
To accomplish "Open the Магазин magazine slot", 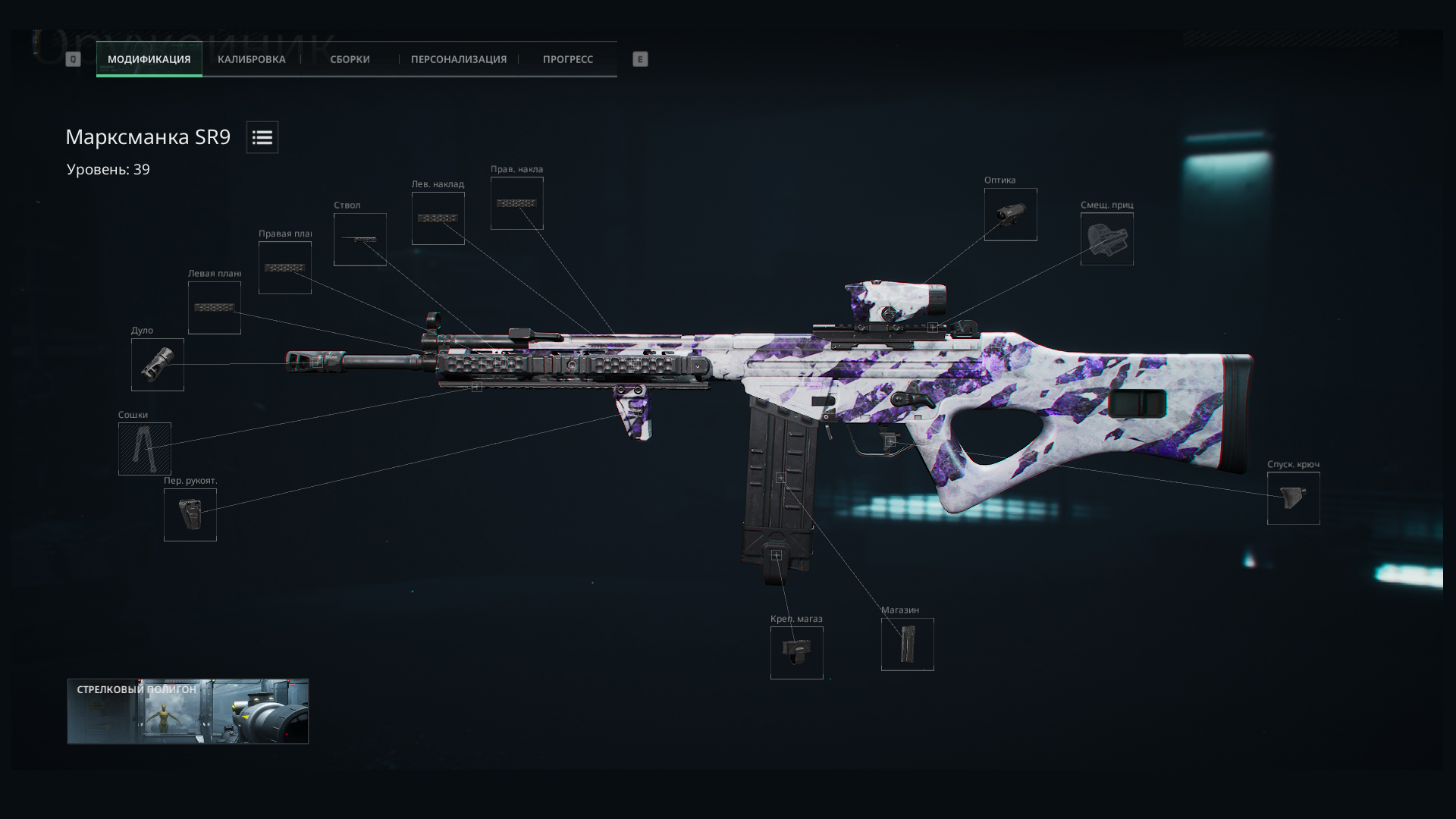I will [908, 645].
